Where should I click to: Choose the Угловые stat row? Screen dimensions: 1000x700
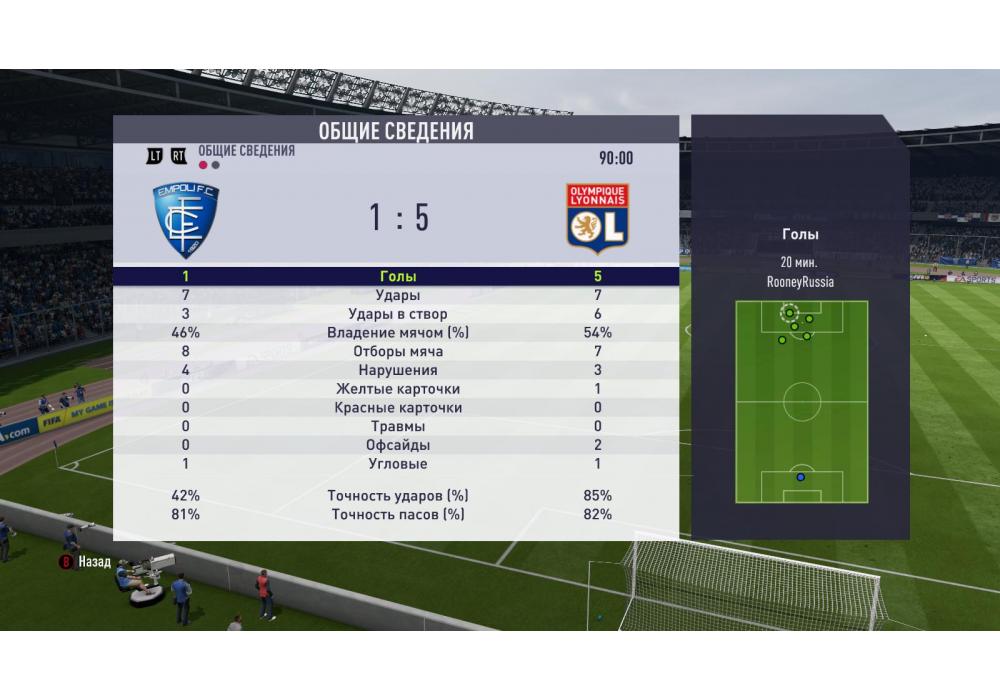(396, 464)
